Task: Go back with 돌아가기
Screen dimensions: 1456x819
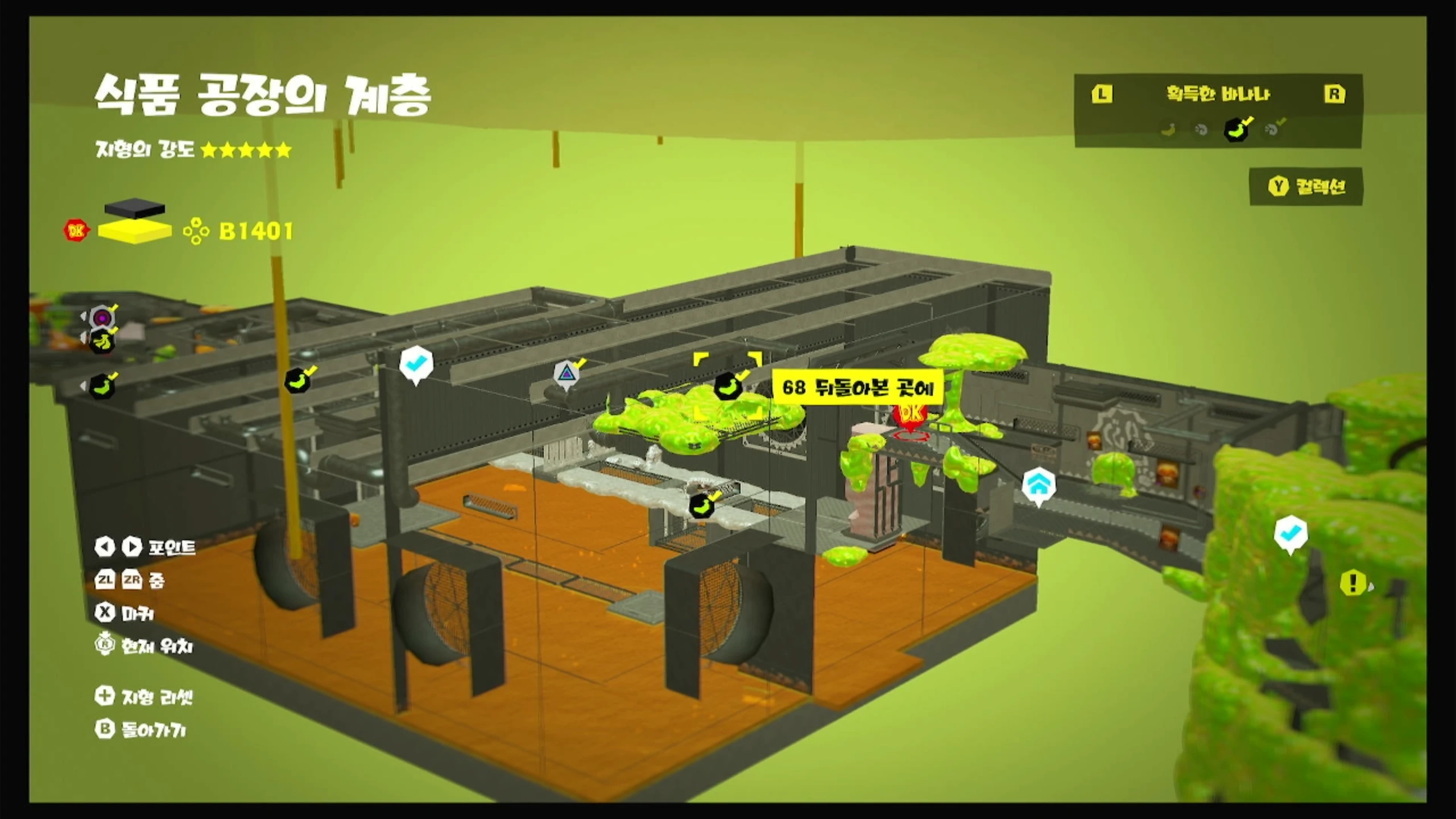Action: (140, 729)
